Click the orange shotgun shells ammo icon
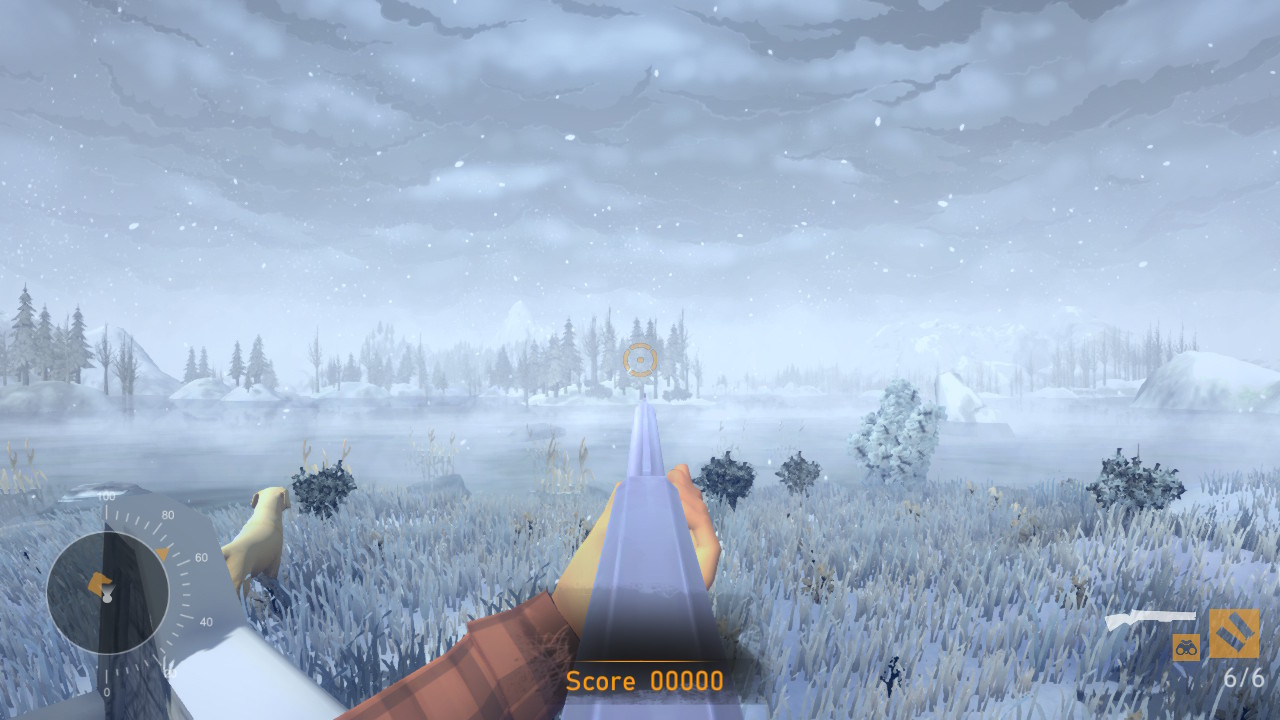This screenshot has width=1280, height=720. 1234,633
